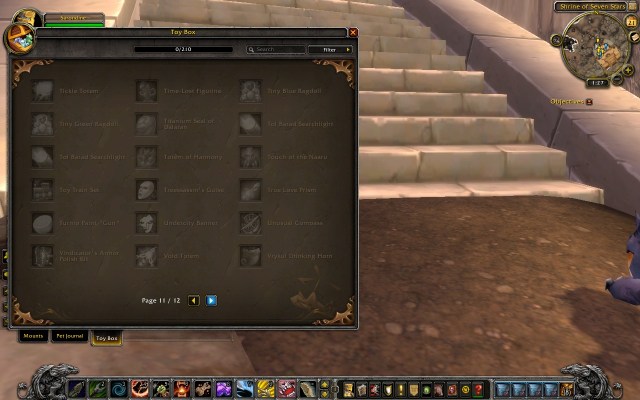The height and width of the screenshot is (400, 640).
Task: Switch to the Mounts tab
Action: tap(33, 337)
